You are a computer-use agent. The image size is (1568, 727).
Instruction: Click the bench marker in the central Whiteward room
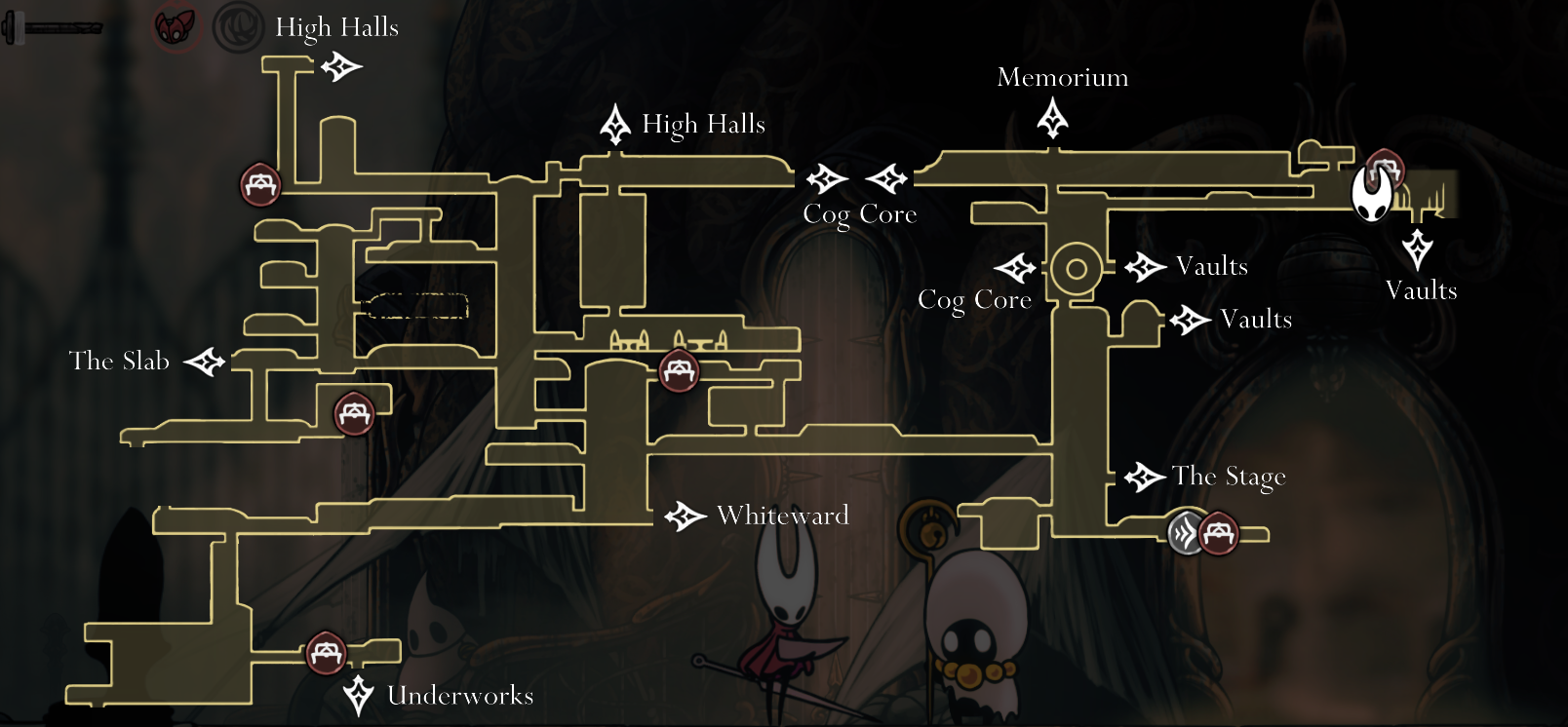[x=679, y=370]
